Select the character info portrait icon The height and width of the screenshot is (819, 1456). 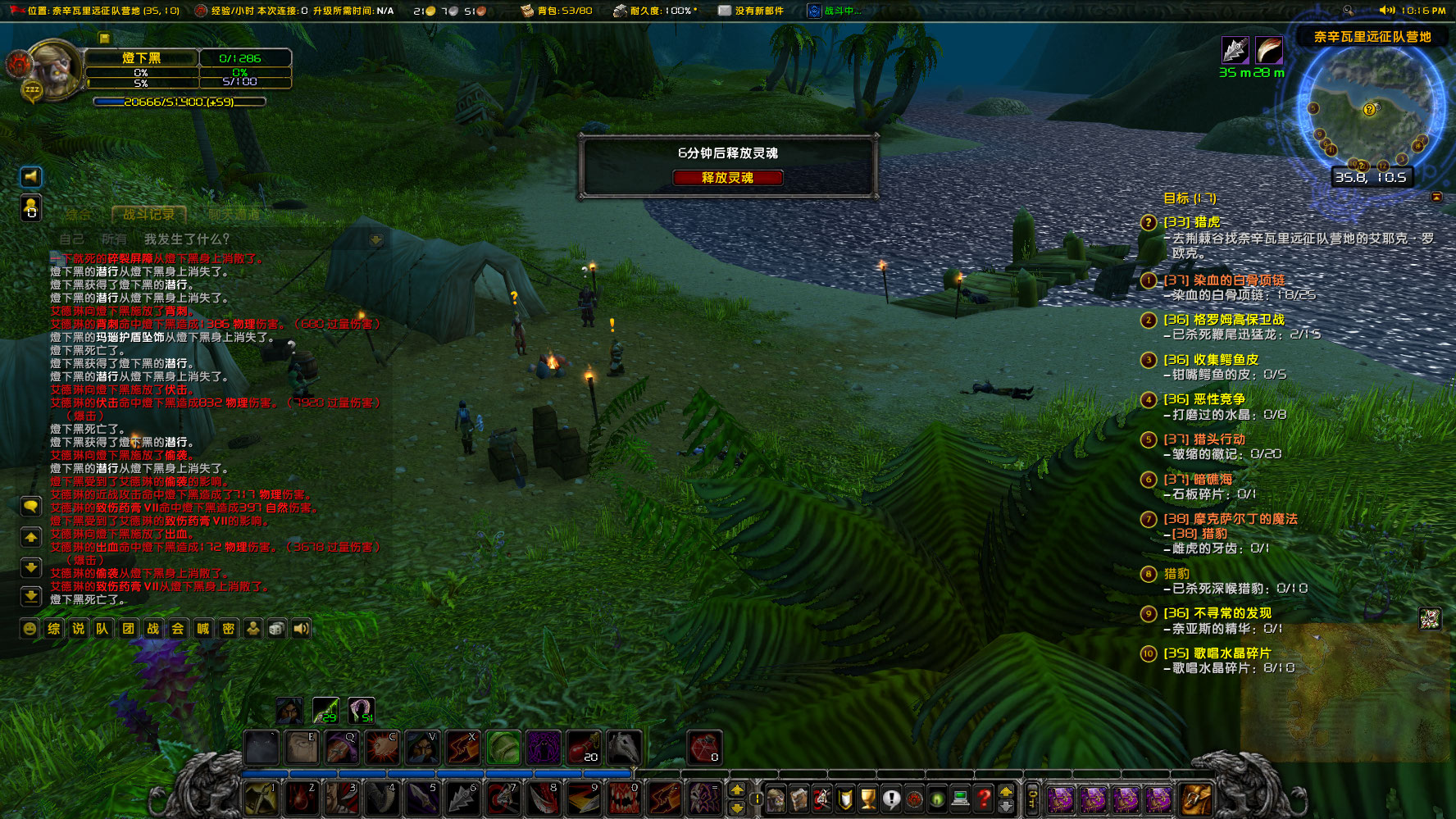[x=776, y=799]
